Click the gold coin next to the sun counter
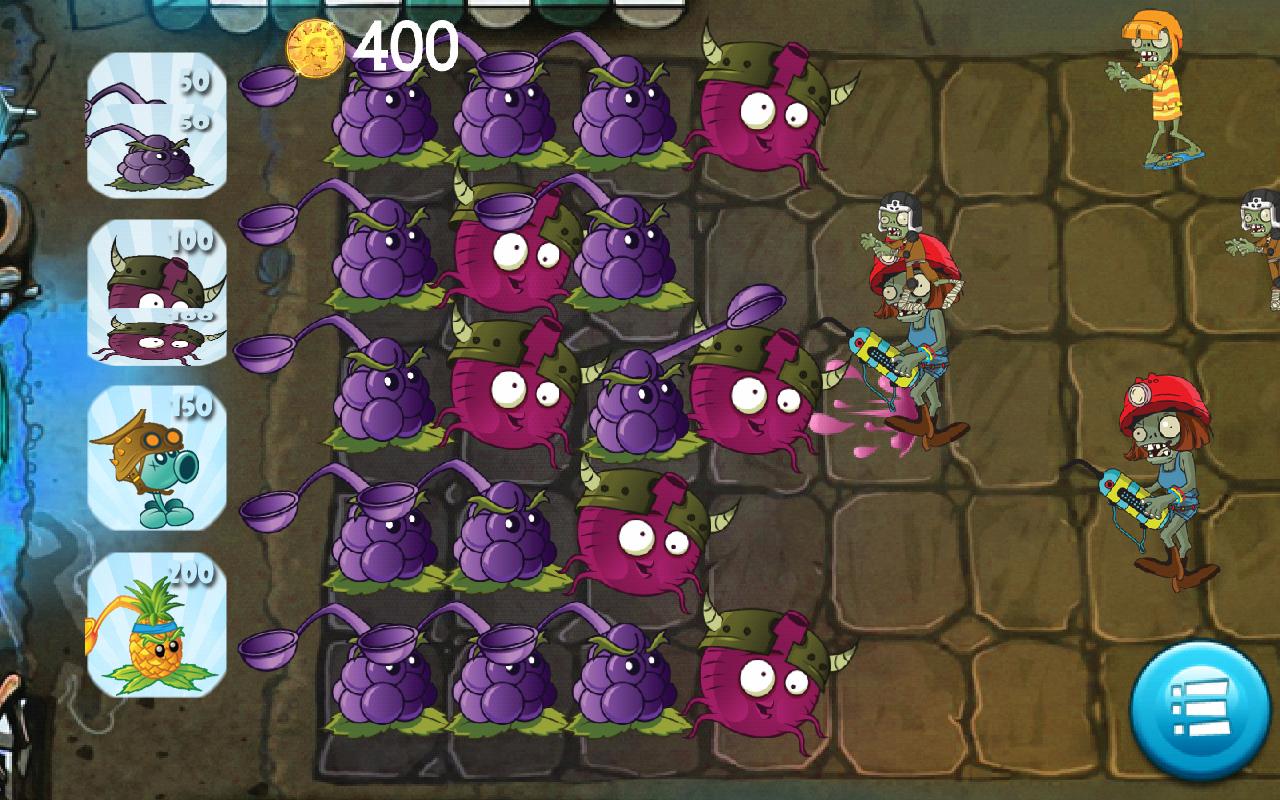1280x800 pixels. [x=315, y=45]
